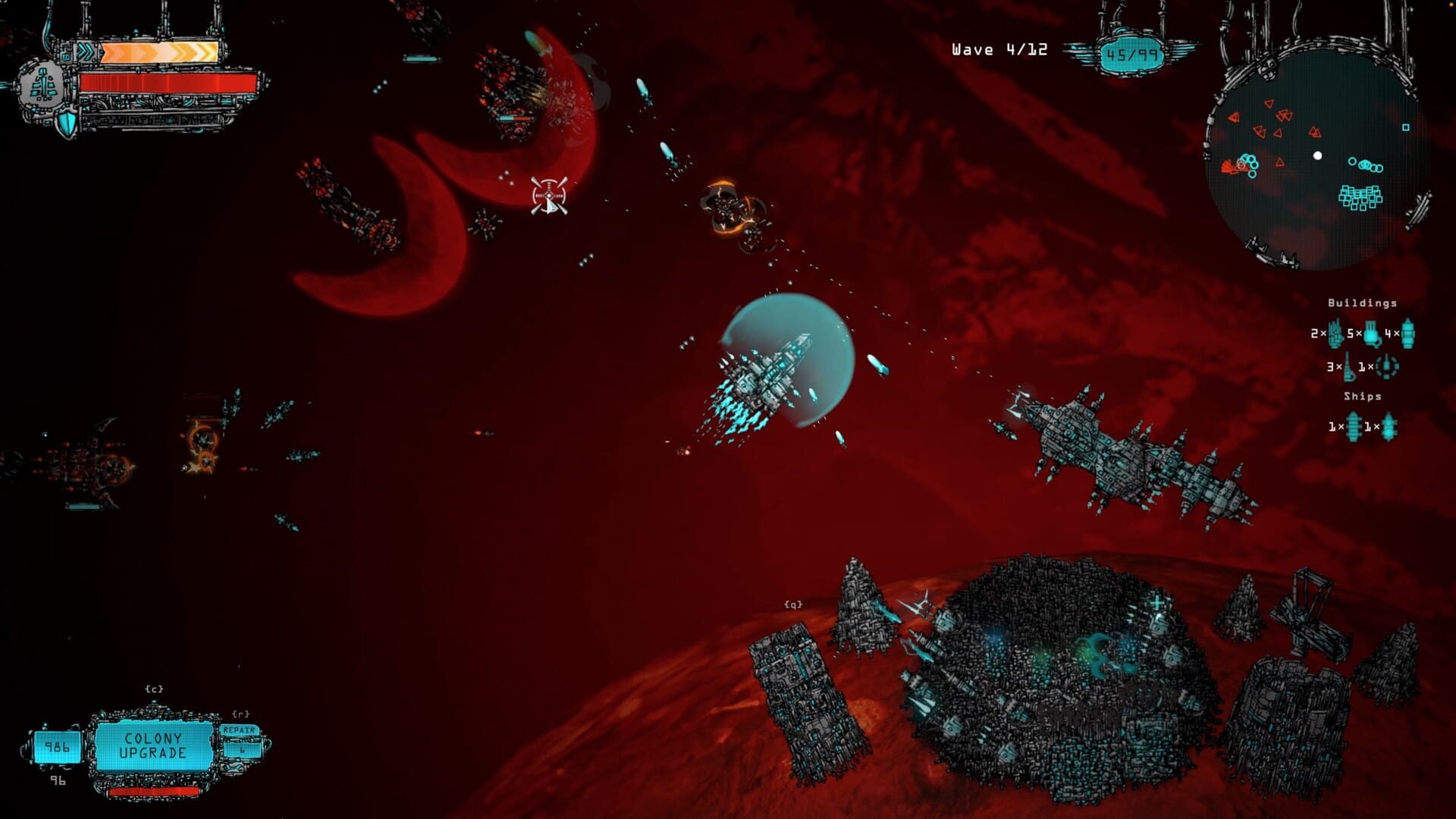Open the Colony Upgrade panel
This screenshot has width=1456, height=819.
pos(153,745)
